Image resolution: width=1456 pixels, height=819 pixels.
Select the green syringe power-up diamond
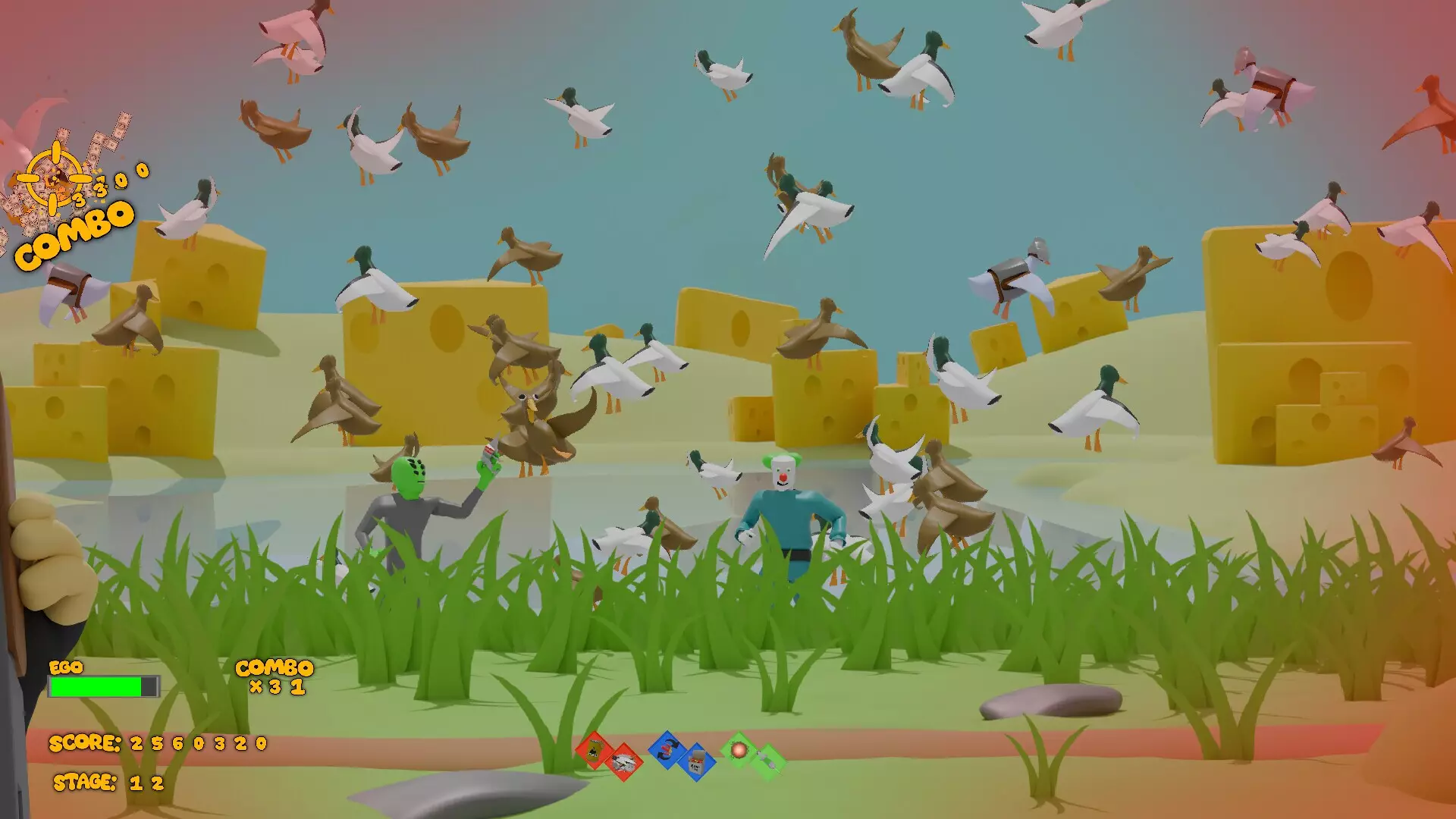[x=766, y=758]
